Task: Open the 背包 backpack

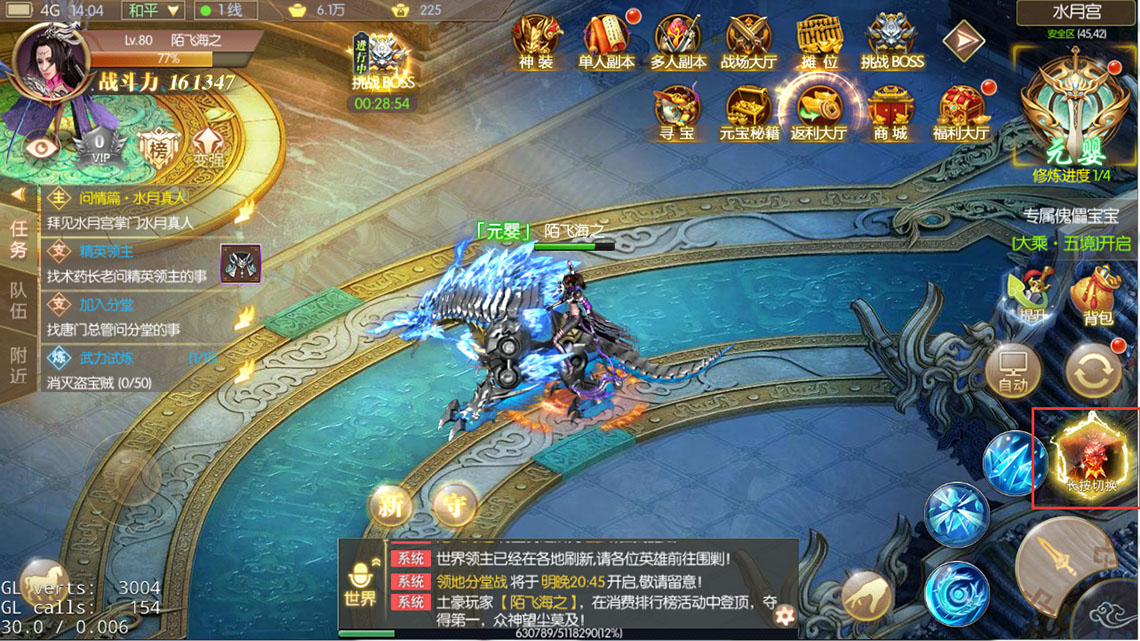Action: point(1097,298)
